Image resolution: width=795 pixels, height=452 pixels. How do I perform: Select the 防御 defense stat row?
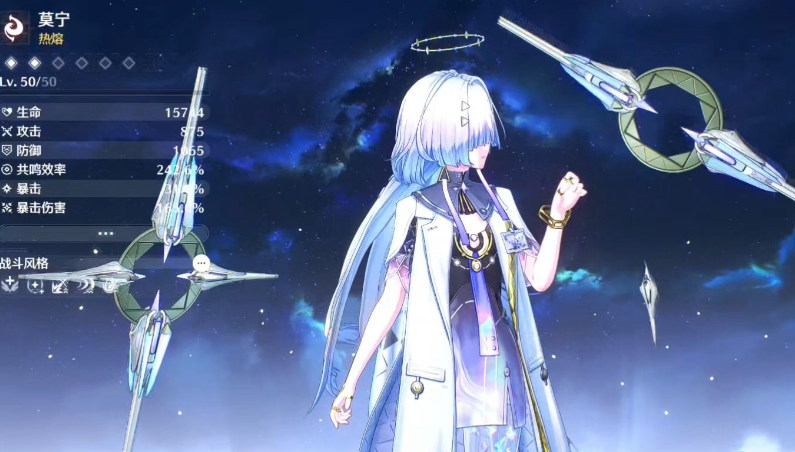point(104,150)
